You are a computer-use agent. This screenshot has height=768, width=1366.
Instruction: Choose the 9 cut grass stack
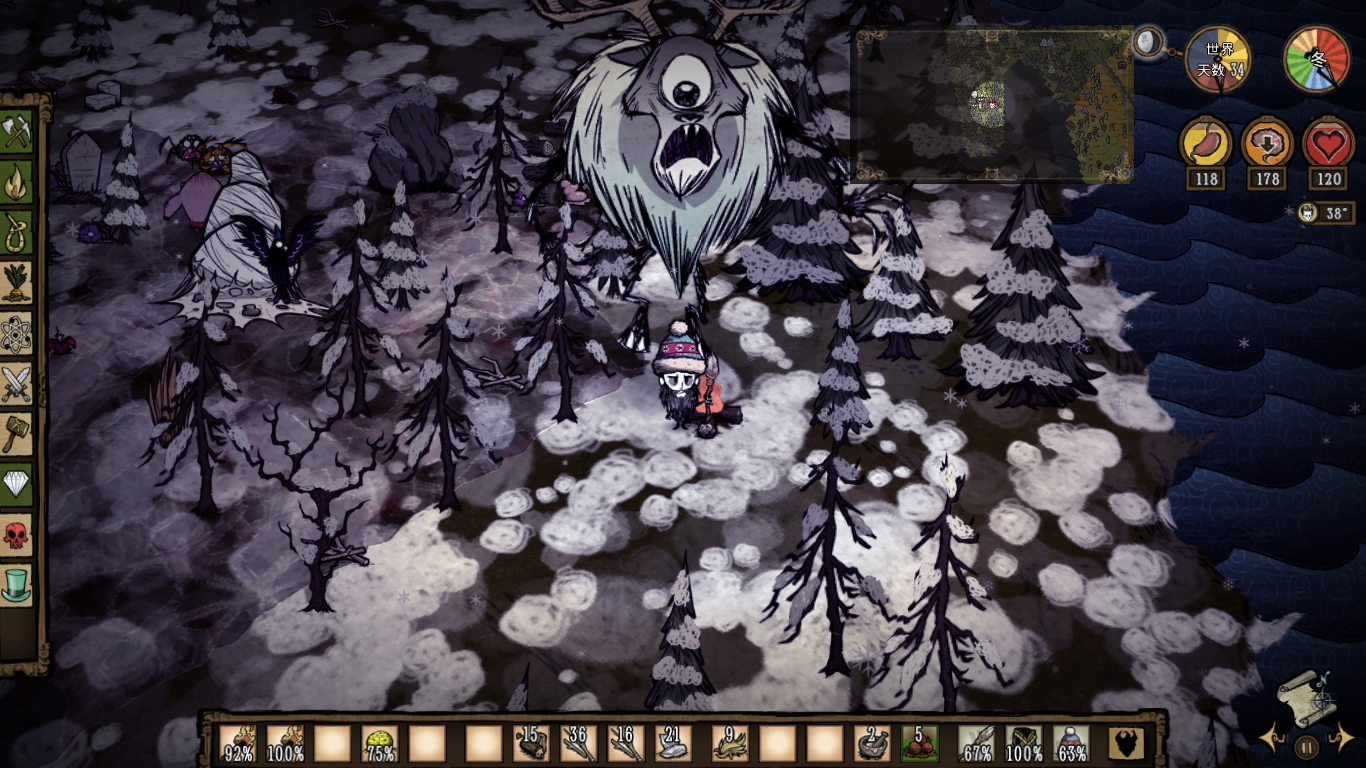point(729,744)
